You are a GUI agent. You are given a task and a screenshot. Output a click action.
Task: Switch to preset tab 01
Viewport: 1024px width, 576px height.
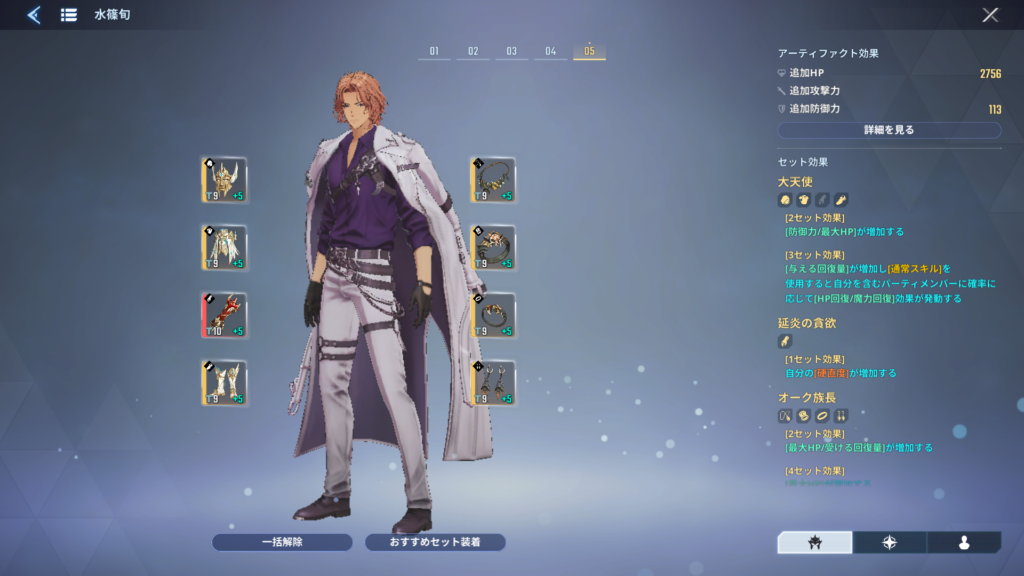434,51
